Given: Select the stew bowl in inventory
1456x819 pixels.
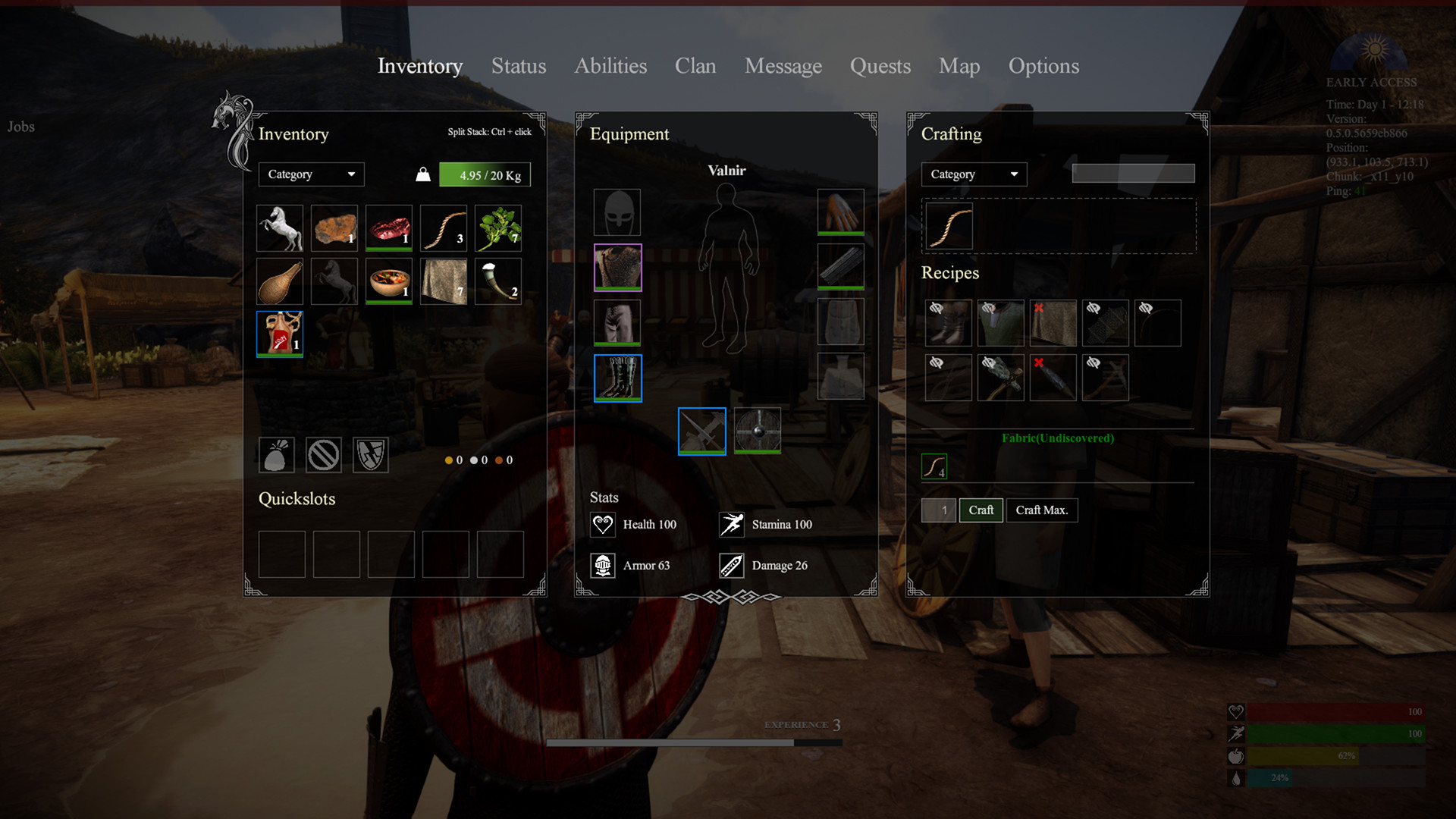Looking at the screenshot, I should click(x=388, y=281).
